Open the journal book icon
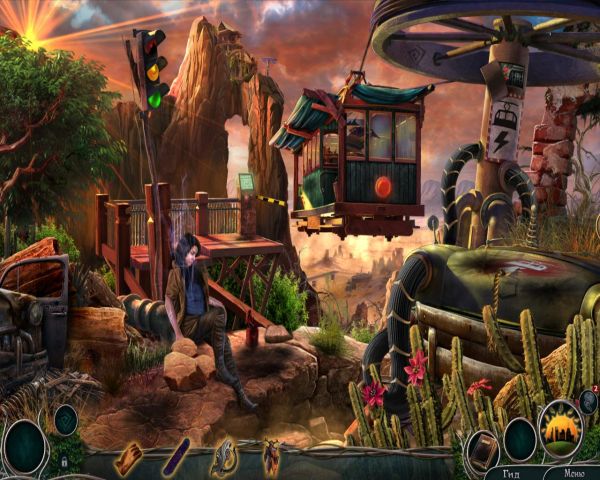 point(483,446)
